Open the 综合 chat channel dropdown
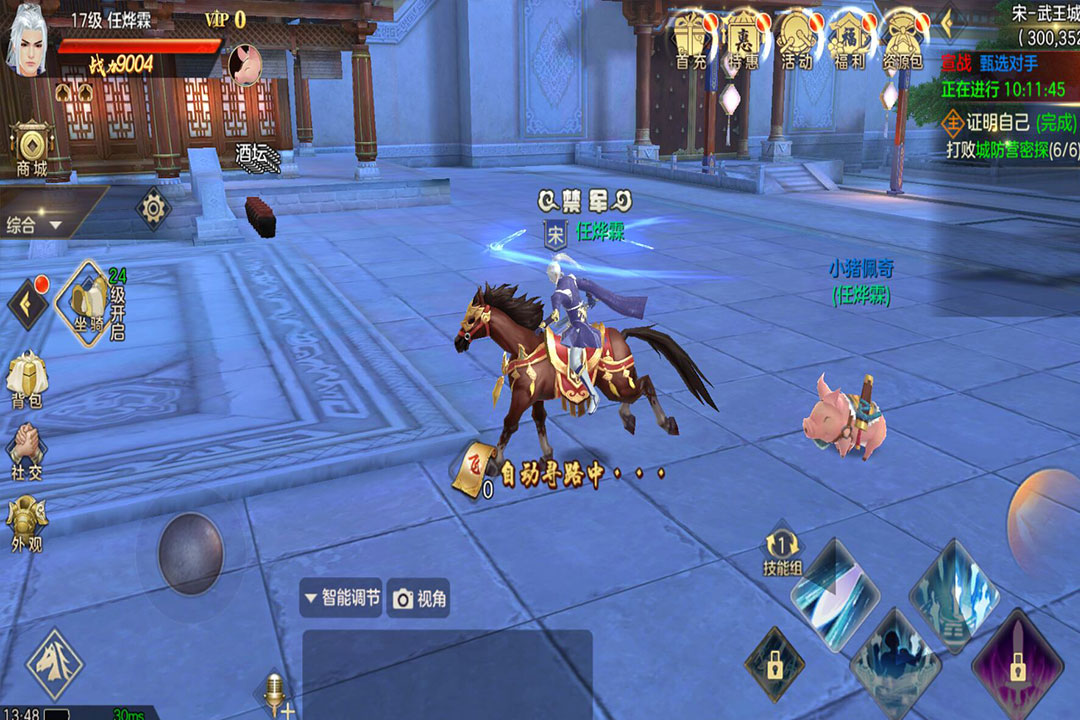Image resolution: width=1080 pixels, height=720 pixels. 35,225
